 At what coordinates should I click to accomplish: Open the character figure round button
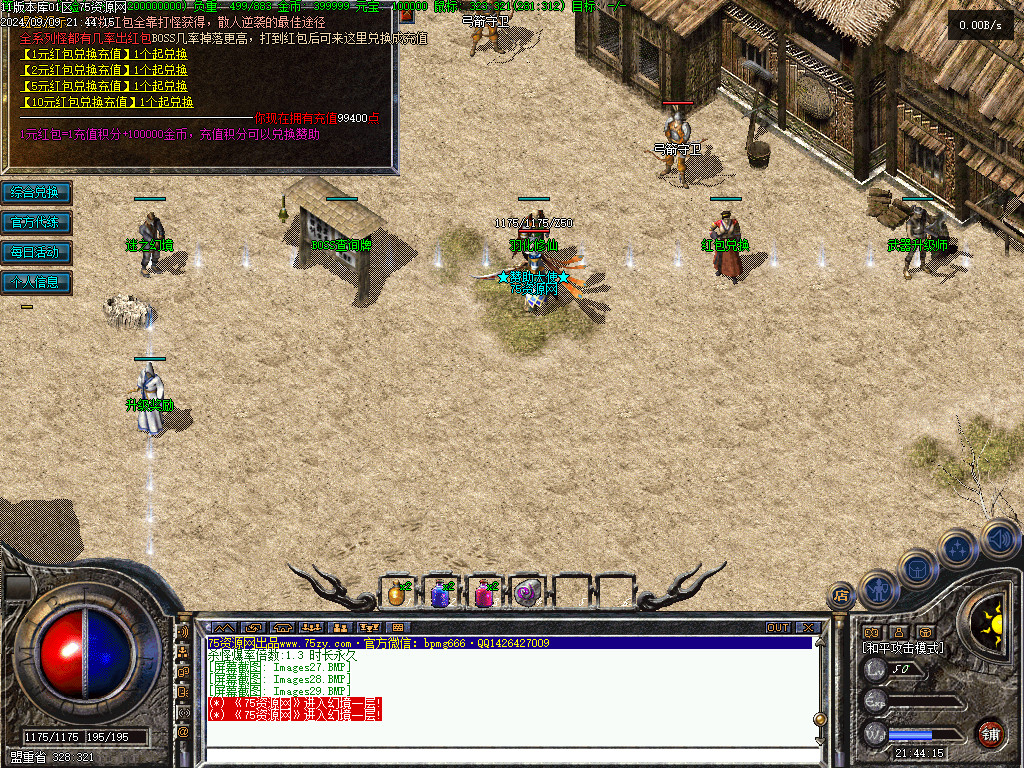tap(878, 589)
